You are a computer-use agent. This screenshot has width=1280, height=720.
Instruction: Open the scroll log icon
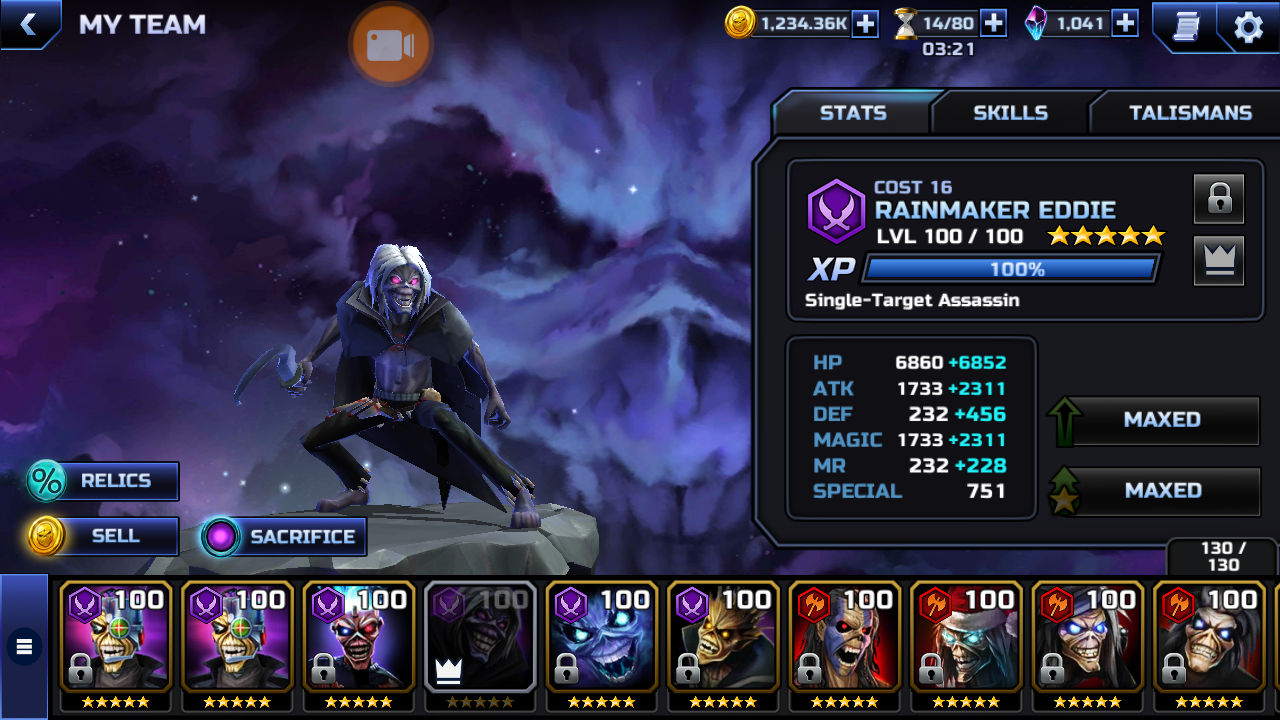tap(1185, 27)
